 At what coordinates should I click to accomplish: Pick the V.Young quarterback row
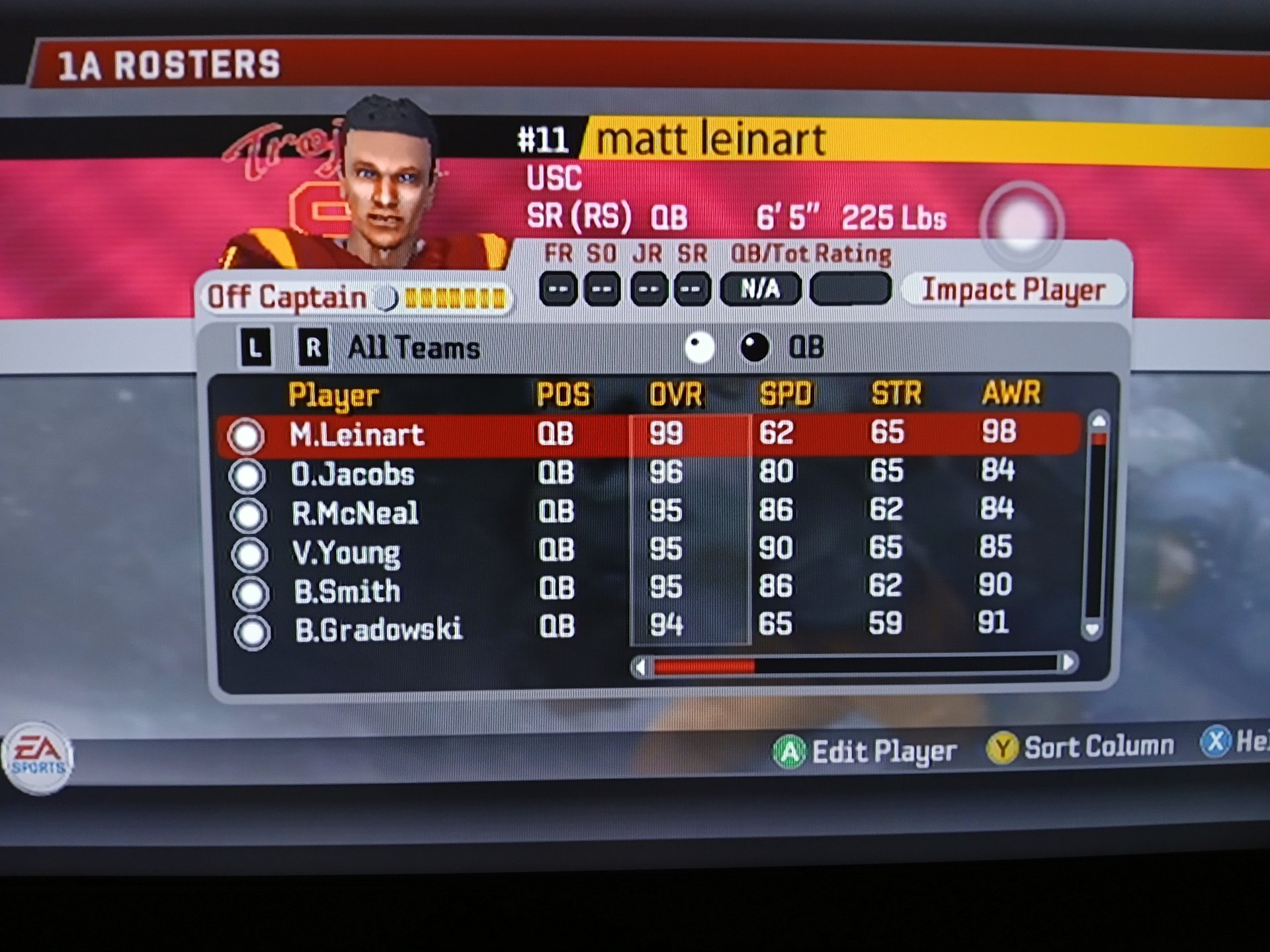[346, 552]
